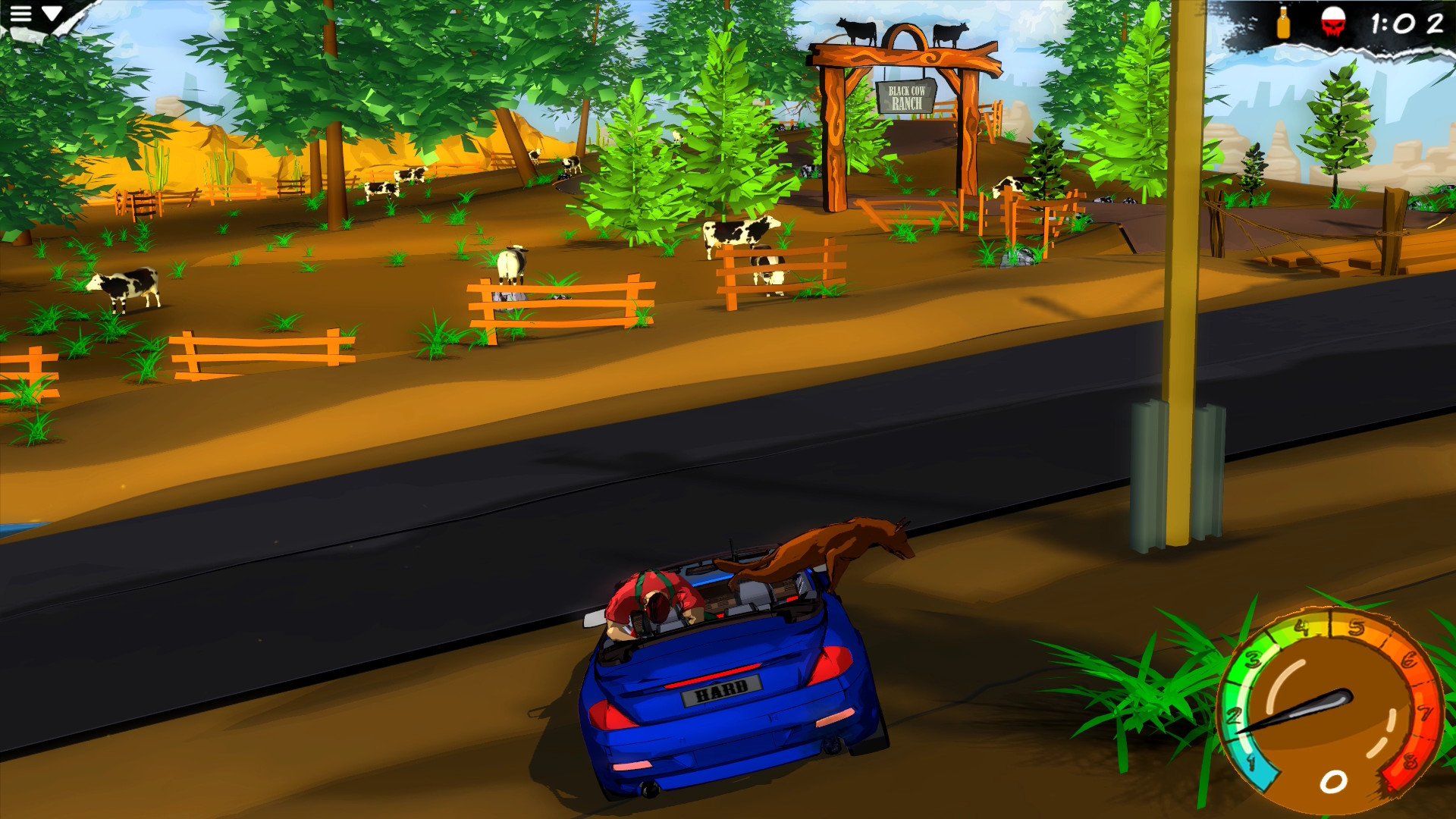
Task: Toggle the down-arrow next to the menu icon
Action: point(52,13)
